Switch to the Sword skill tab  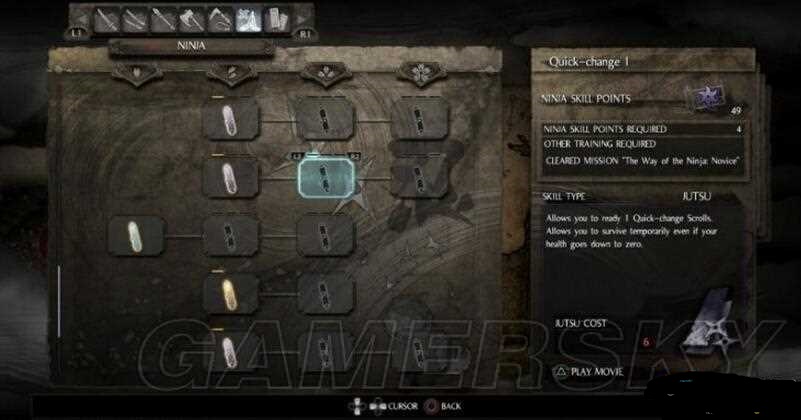pyautogui.click(x=108, y=18)
